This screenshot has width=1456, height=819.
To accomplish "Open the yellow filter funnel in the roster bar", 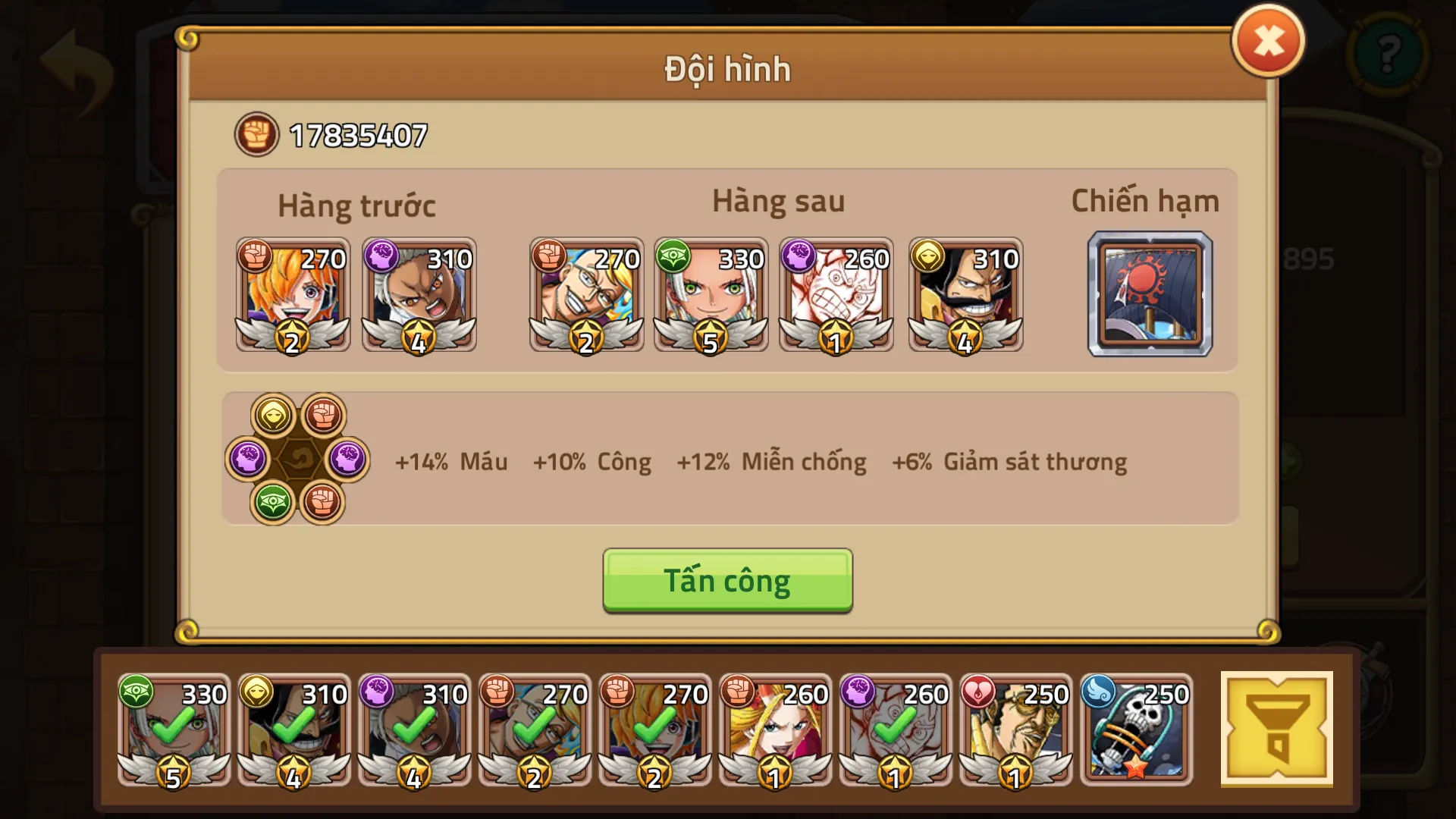I will tap(1278, 732).
